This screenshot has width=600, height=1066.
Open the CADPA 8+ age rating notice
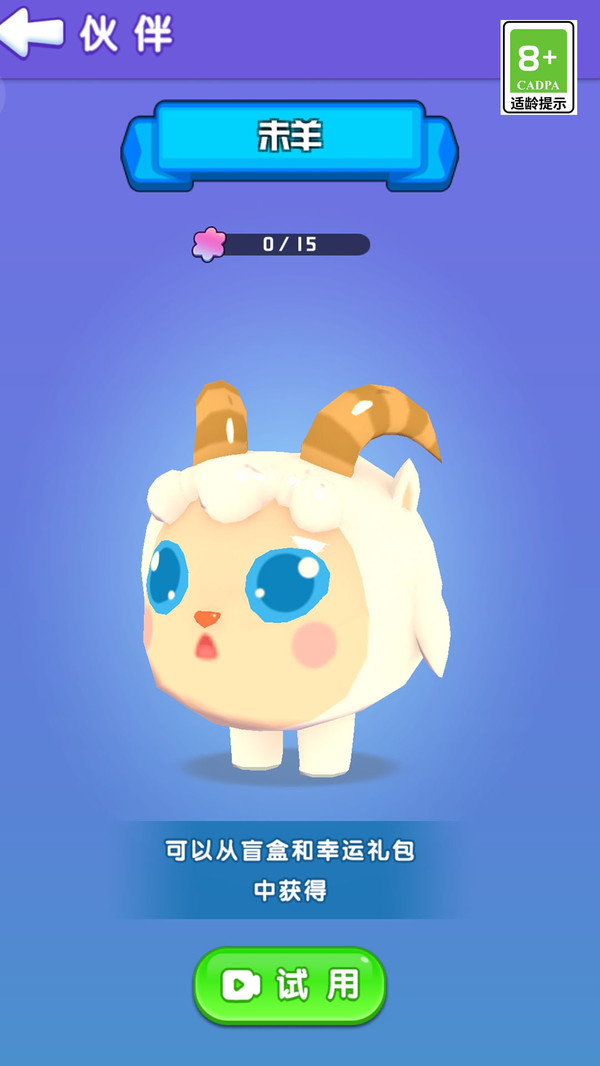[538, 67]
